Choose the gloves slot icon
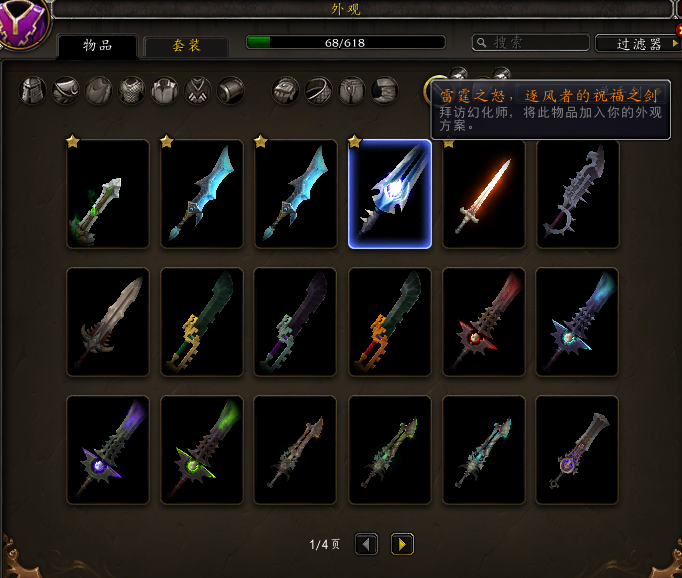 (287, 91)
